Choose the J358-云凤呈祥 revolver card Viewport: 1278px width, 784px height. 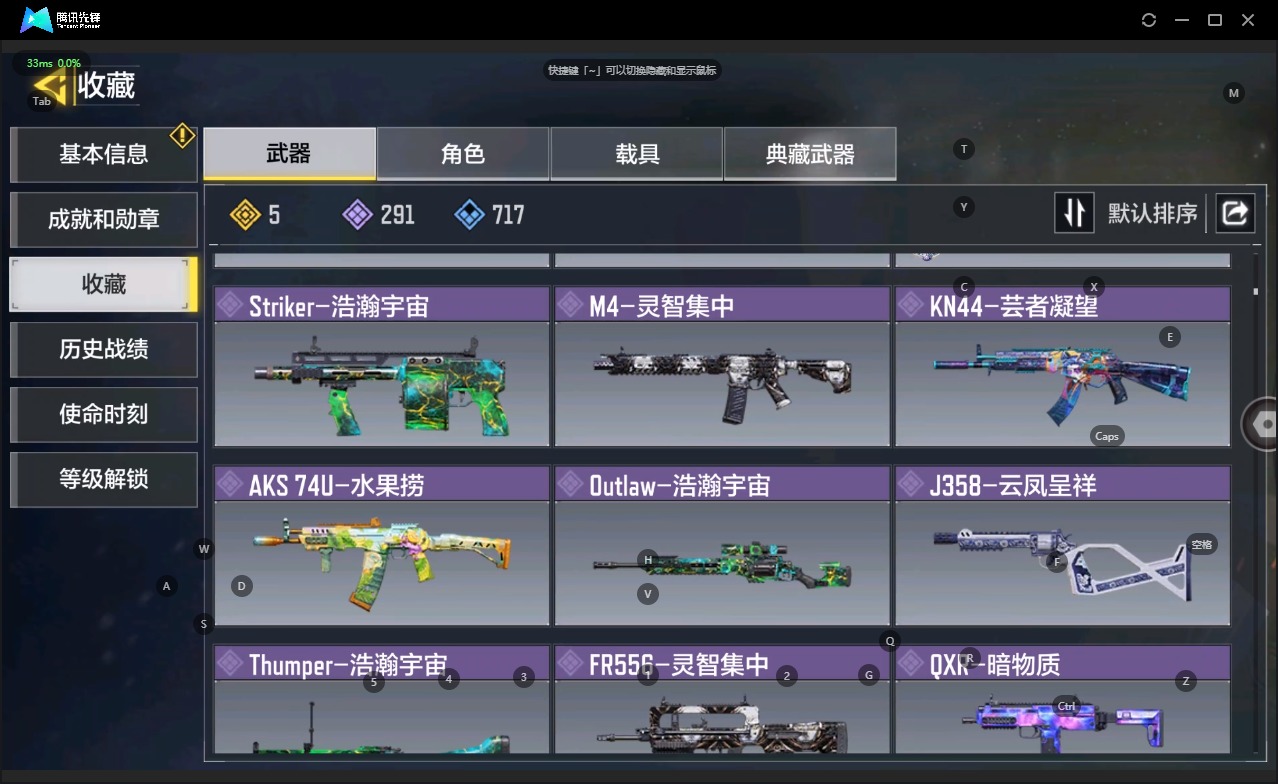point(1062,546)
